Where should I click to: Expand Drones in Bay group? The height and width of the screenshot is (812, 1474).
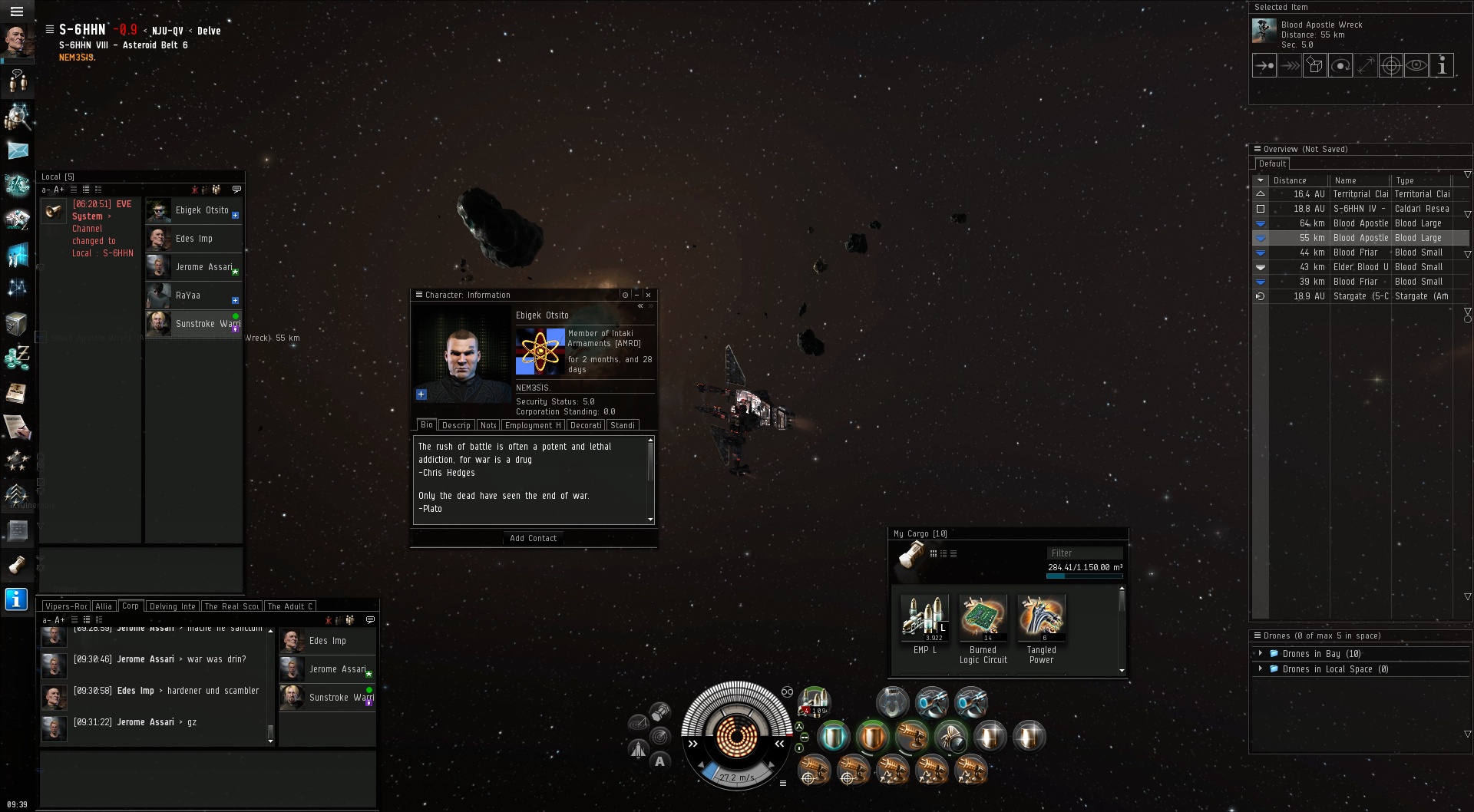coord(1261,654)
